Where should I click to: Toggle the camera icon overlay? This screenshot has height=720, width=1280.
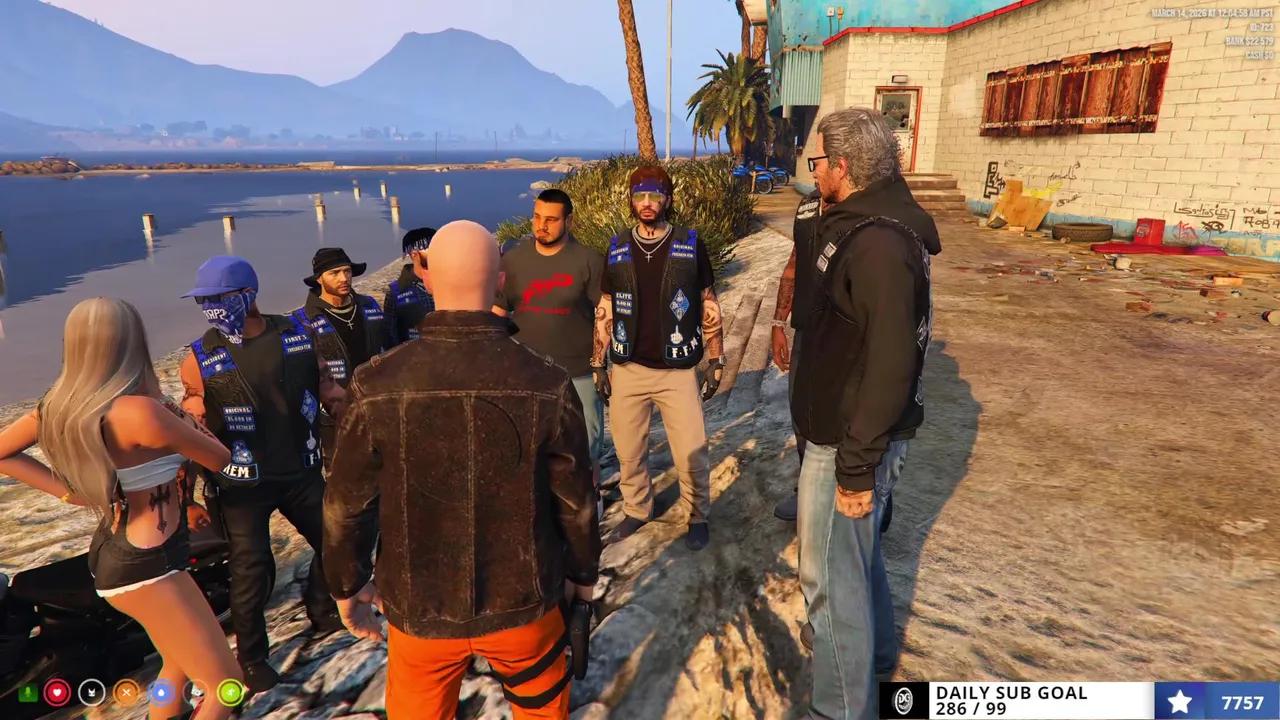click(x=194, y=692)
